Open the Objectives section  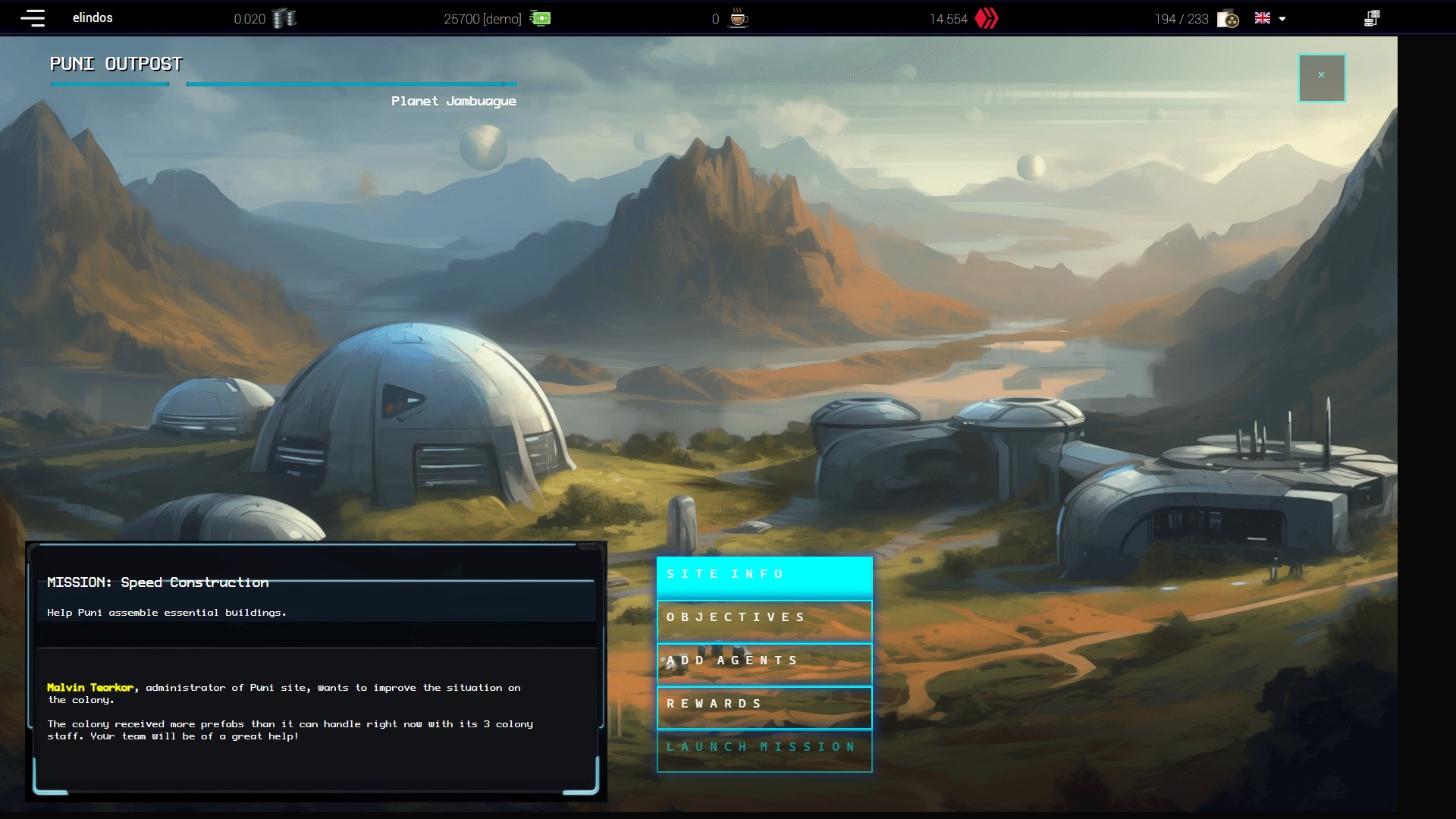(x=764, y=618)
